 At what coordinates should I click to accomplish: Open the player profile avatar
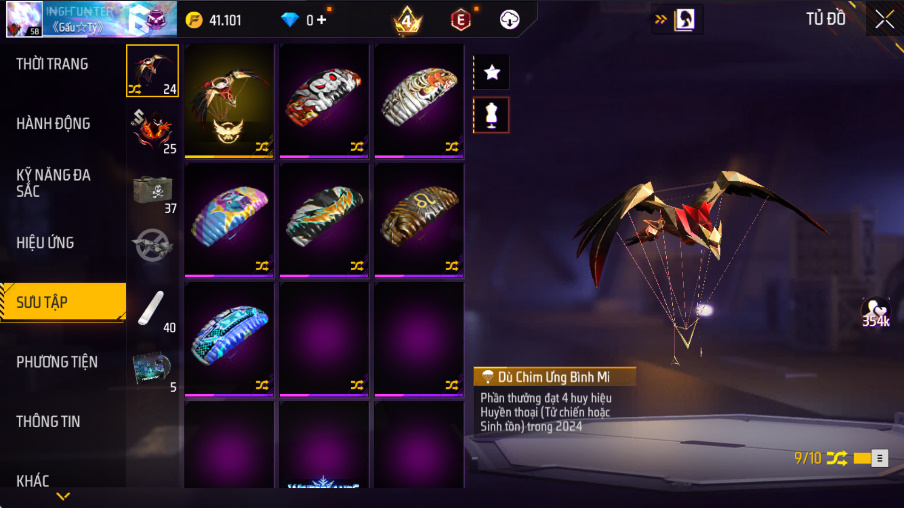pos(24,18)
